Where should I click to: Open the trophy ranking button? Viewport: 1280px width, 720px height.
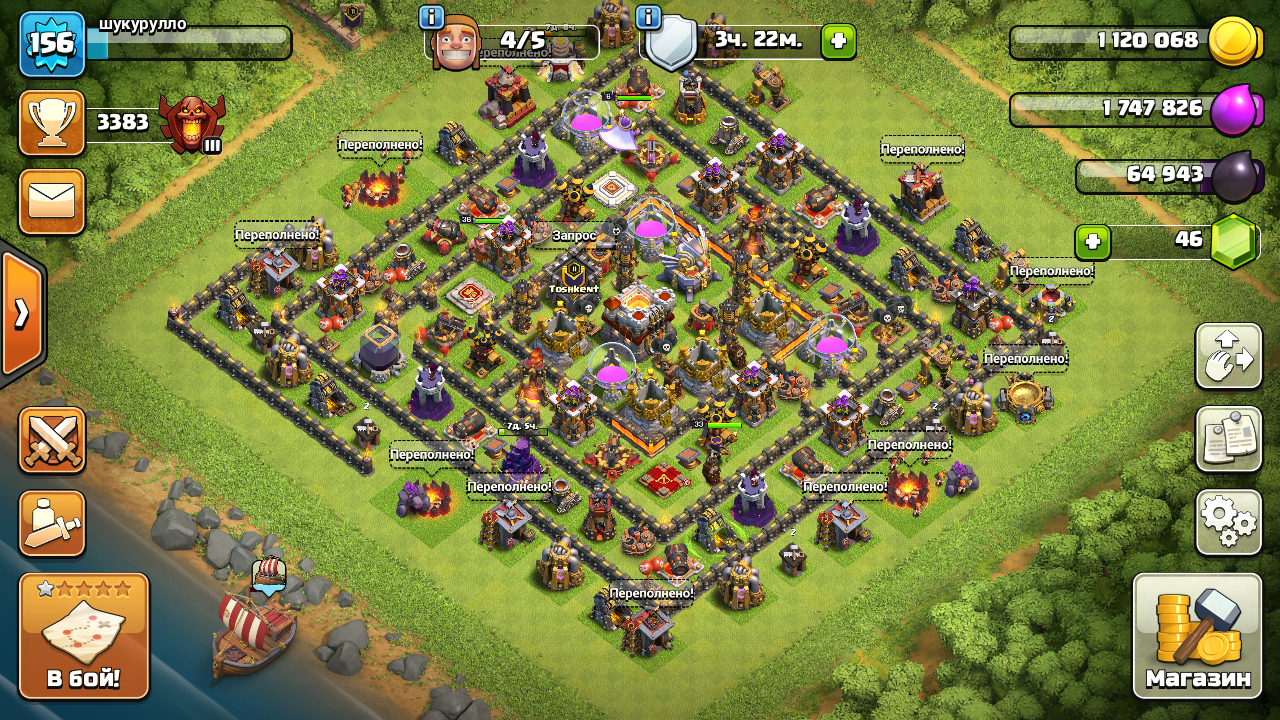[x=52, y=123]
